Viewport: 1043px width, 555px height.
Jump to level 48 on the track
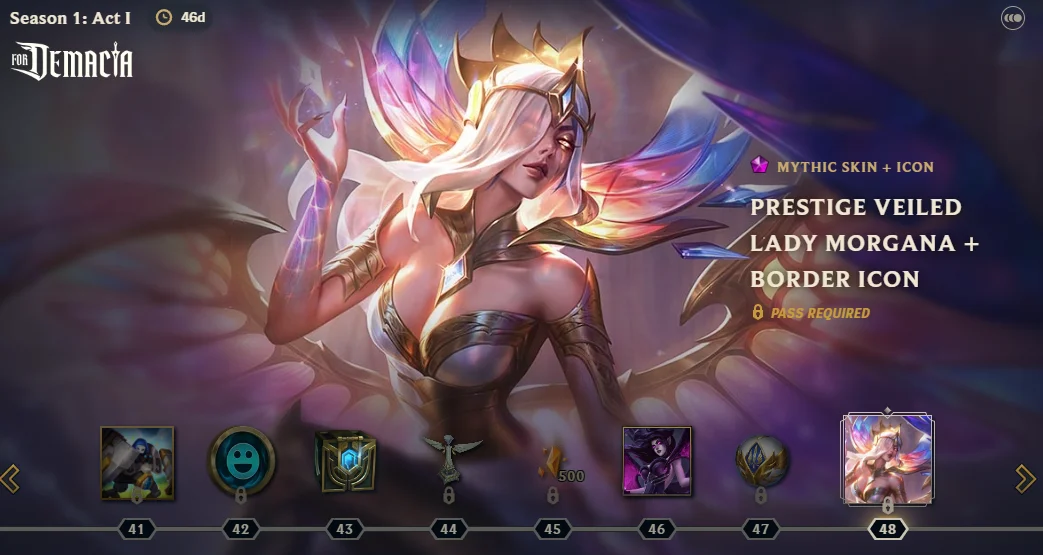point(887,529)
